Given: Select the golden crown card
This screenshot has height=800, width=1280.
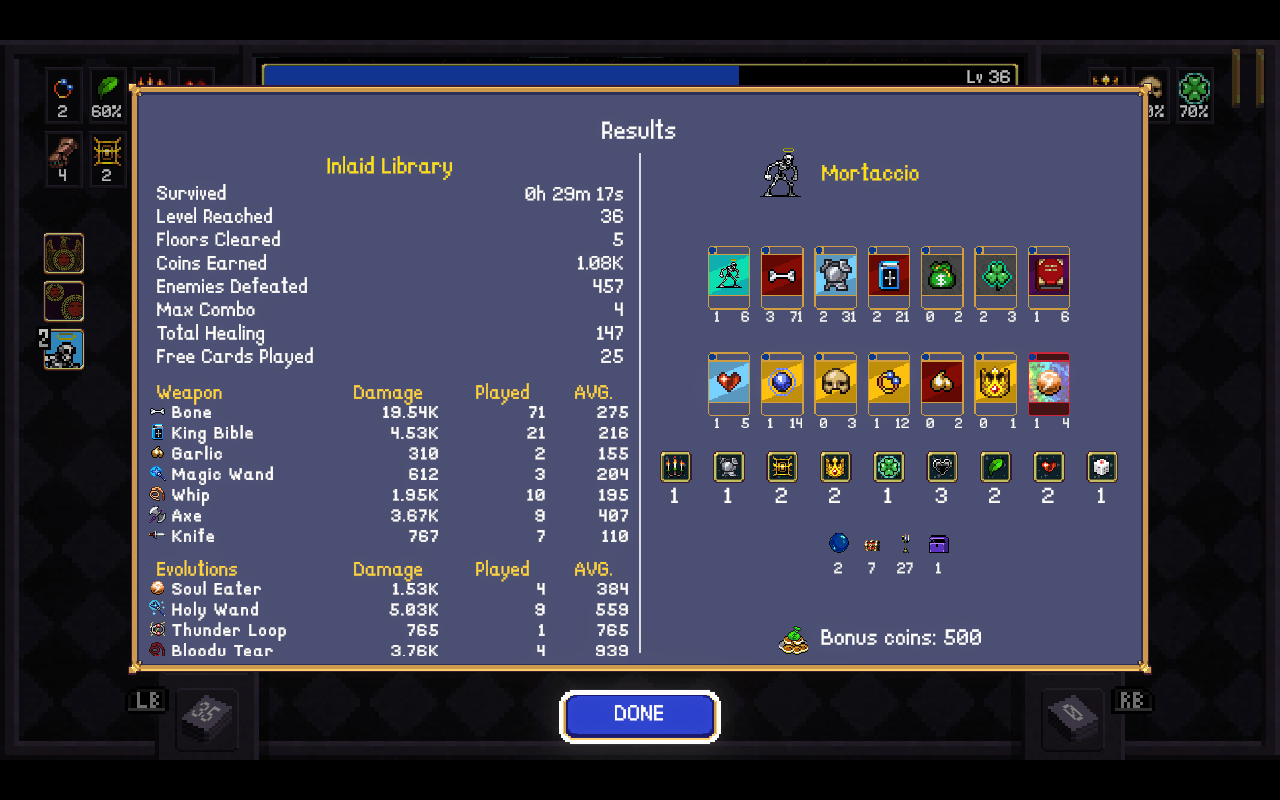Looking at the screenshot, I should [x=995, y=381].
